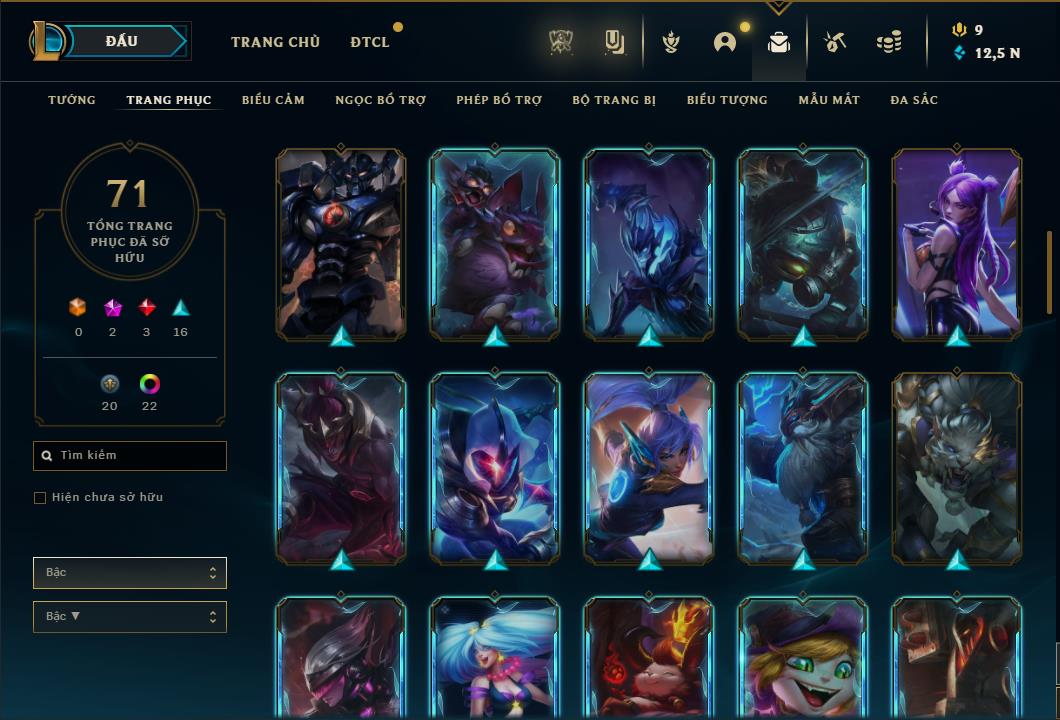Open the NGỌC BỔ TRỢ runes tab
Image resolution: width=1060 pixels, height=720 pixels.
pos(380,100)
